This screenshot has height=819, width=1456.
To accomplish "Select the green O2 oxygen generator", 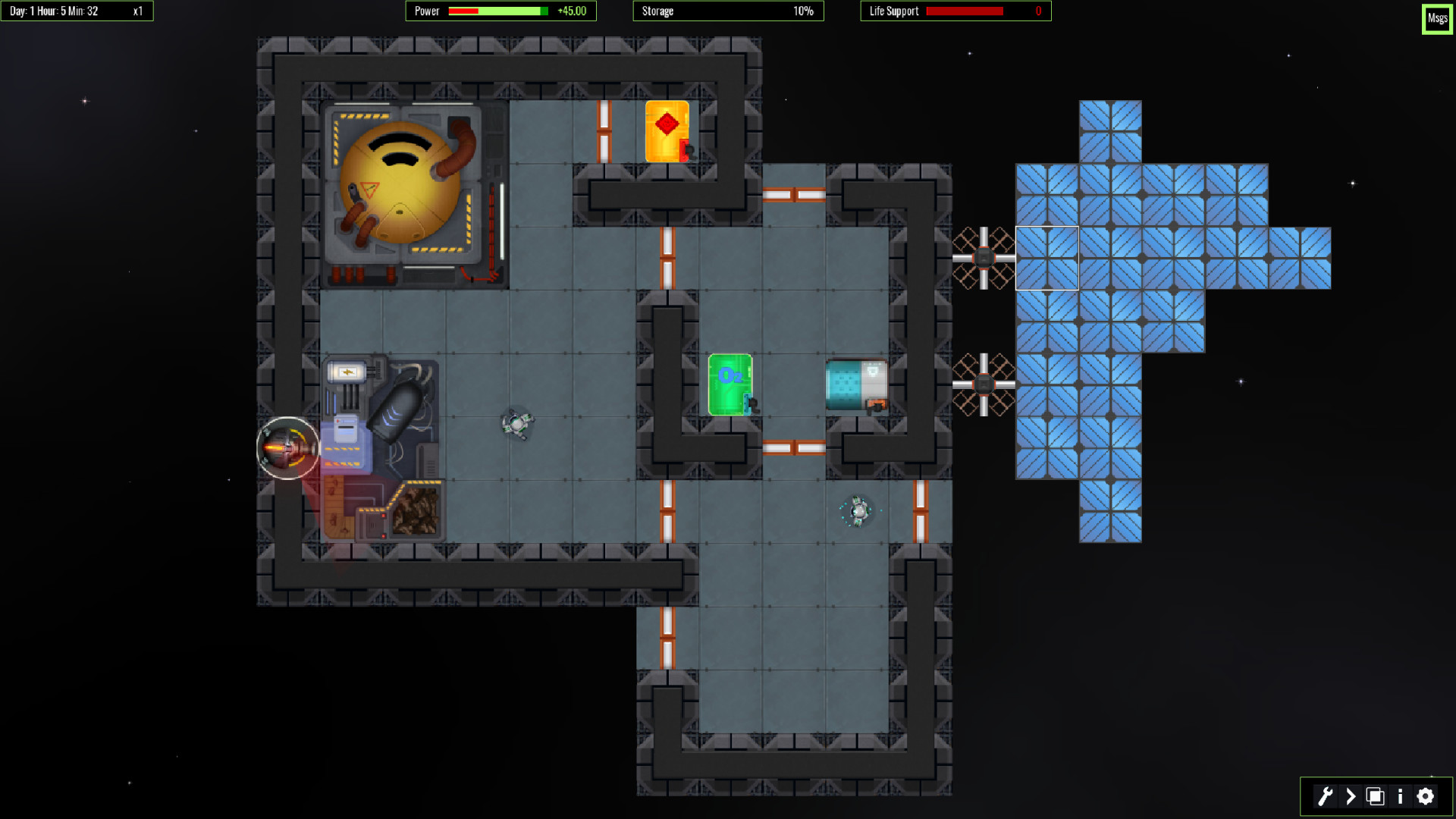I will (x=729, y=383).
